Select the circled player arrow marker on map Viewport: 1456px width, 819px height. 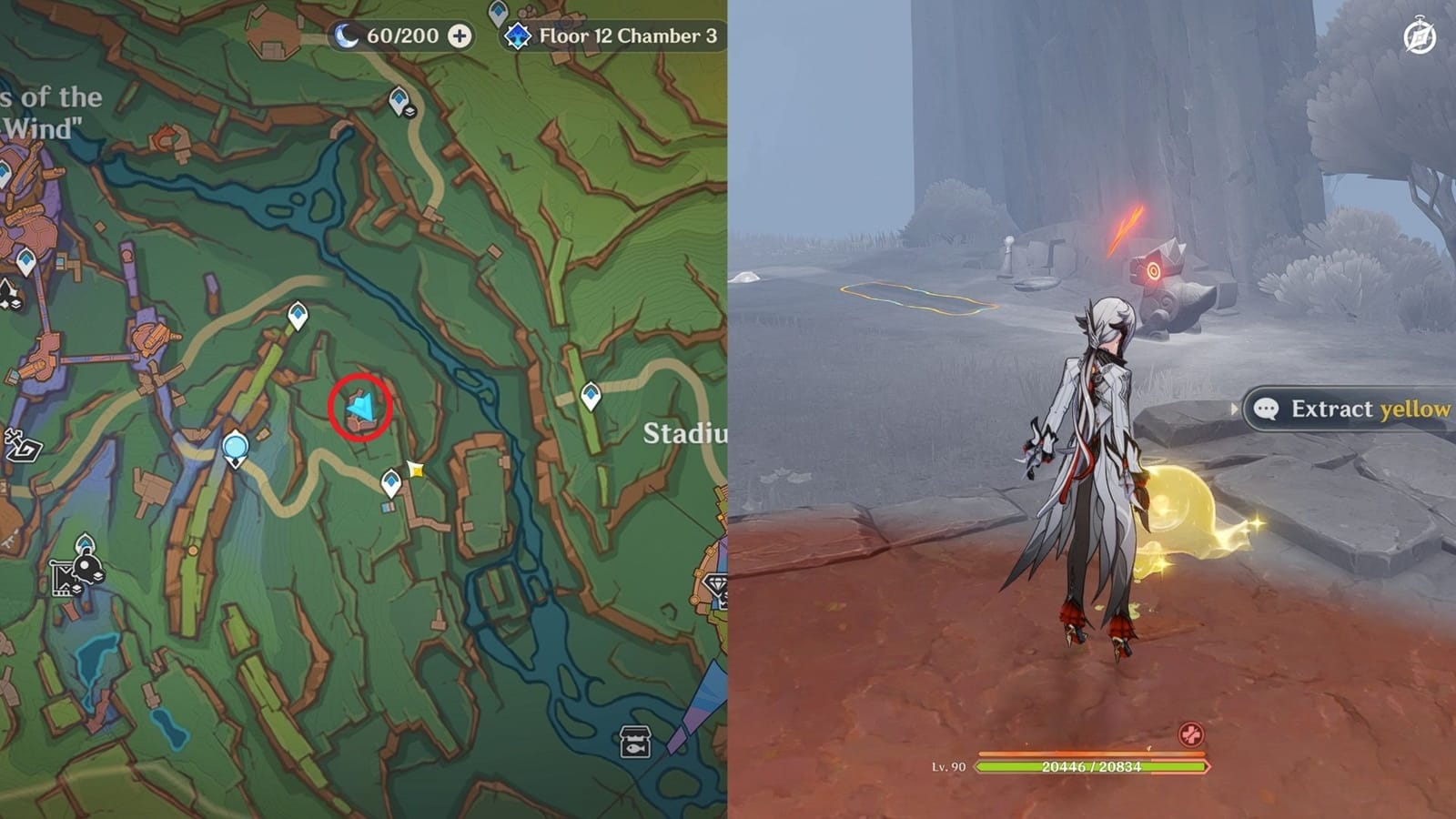pos(363,407)
